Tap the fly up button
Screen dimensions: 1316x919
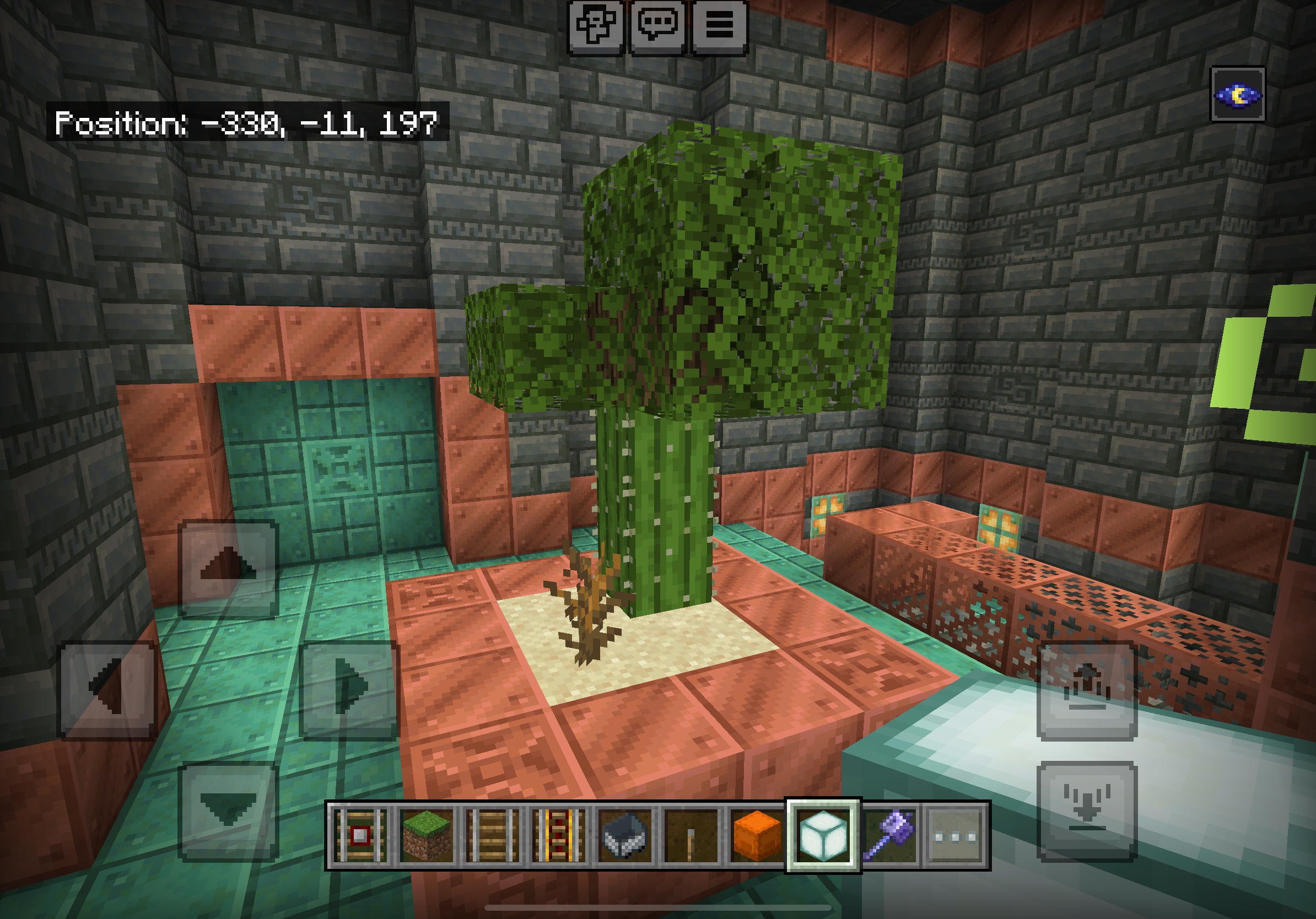1087,690
